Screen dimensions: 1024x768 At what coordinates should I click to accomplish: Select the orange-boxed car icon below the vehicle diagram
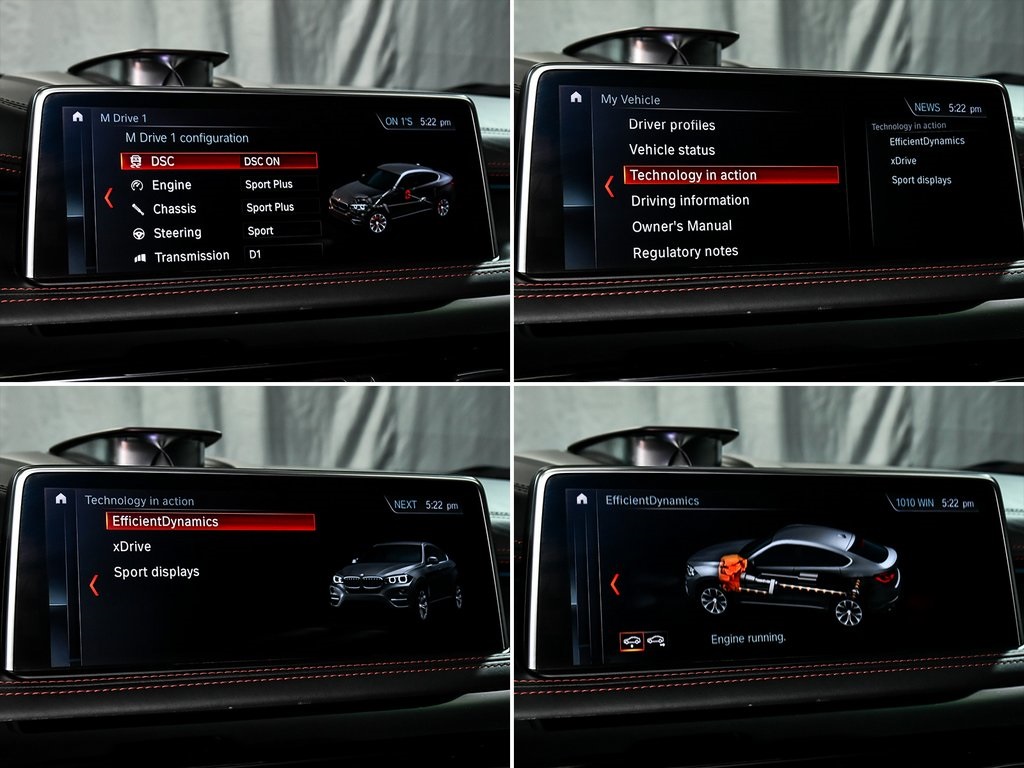point(631,640)
